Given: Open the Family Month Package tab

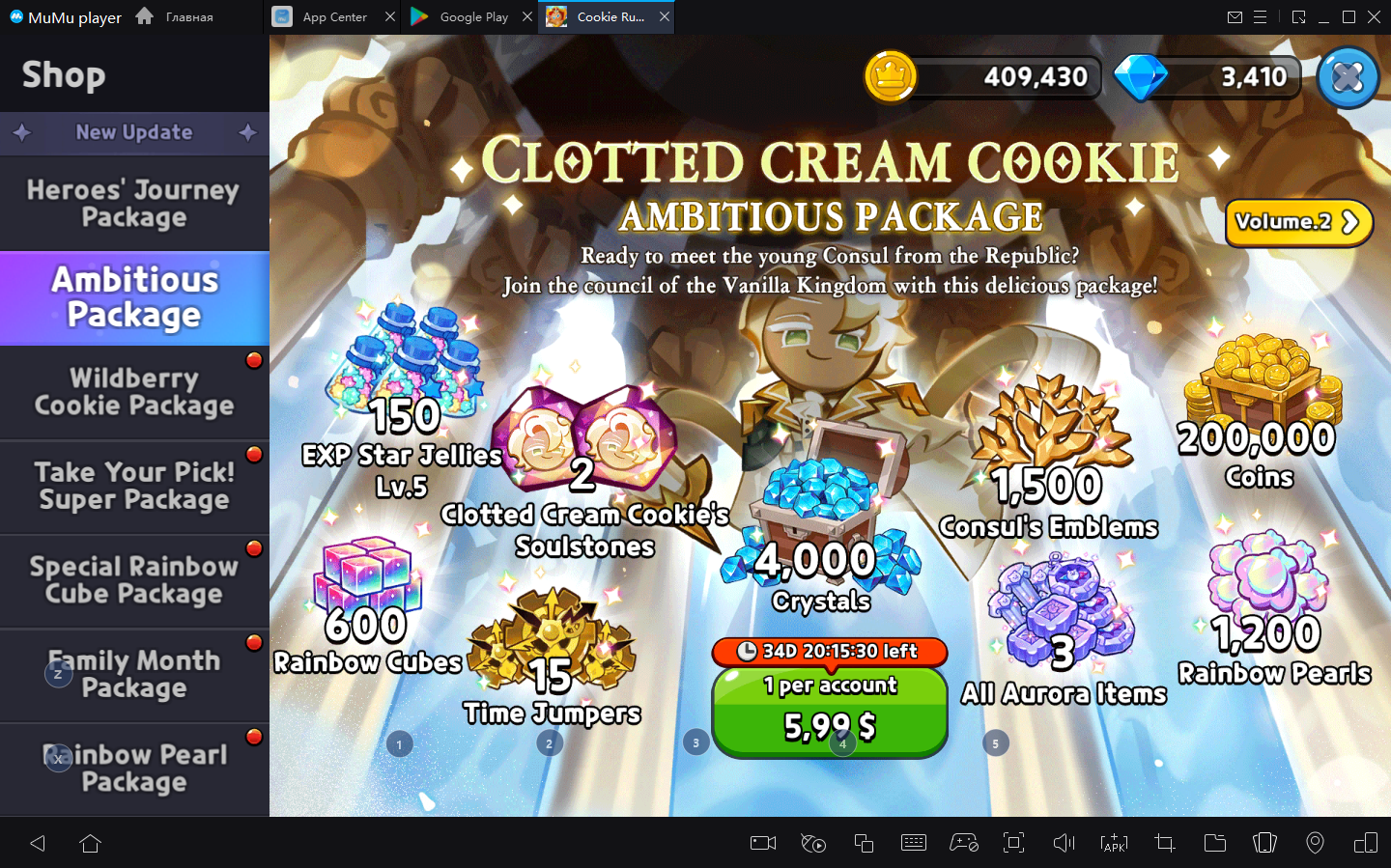Looking at the screenshot, I should point(134,674).
